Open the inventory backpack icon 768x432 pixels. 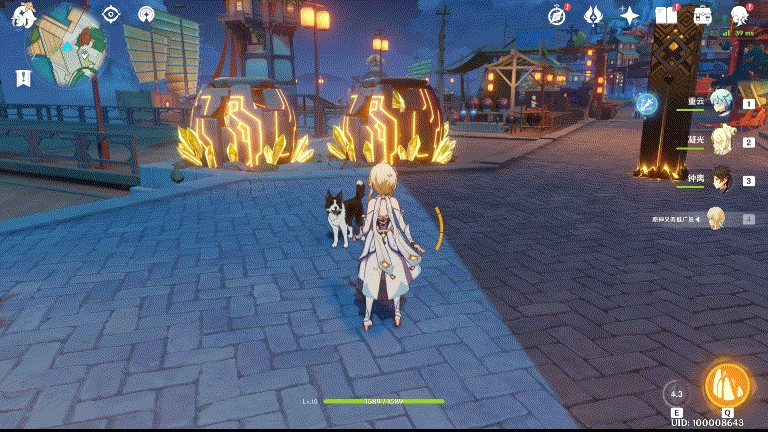702,15
